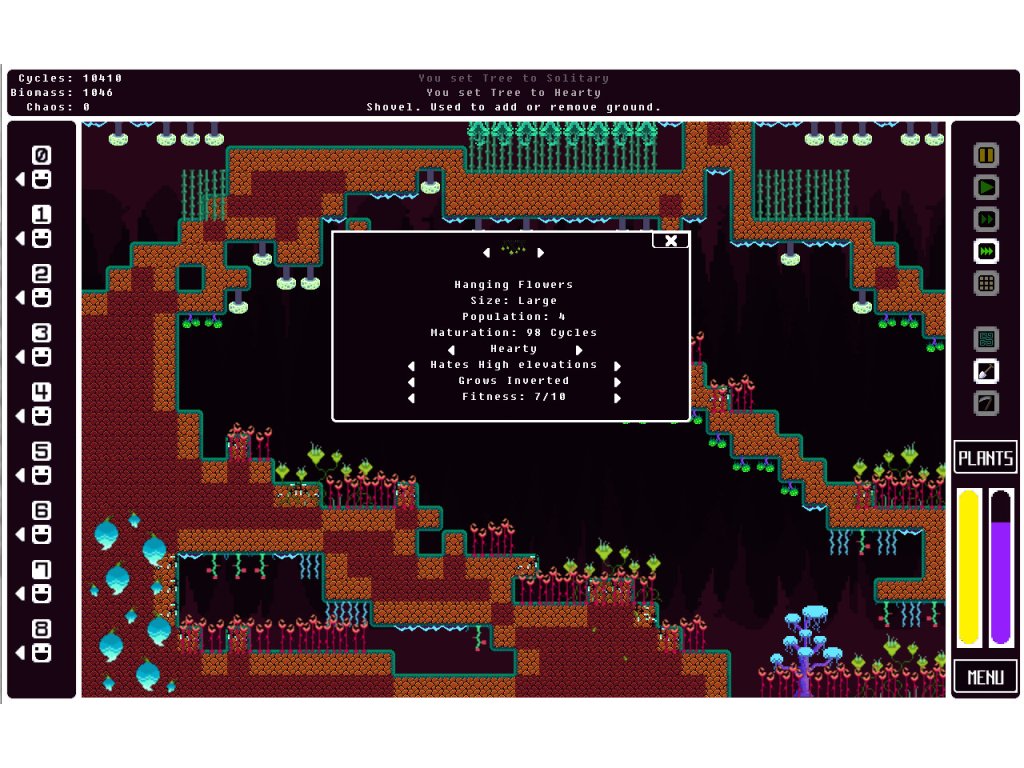
Task: Open the MENU
Action: (986, 677)
